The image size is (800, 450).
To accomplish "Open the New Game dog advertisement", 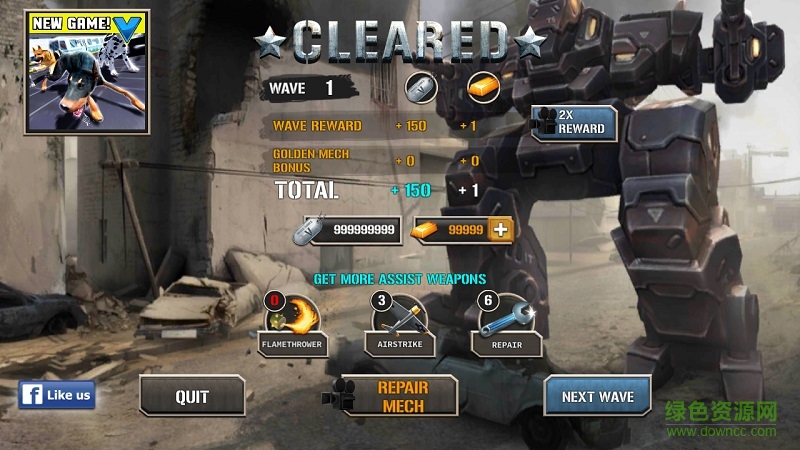I will [x=77, y=71].
